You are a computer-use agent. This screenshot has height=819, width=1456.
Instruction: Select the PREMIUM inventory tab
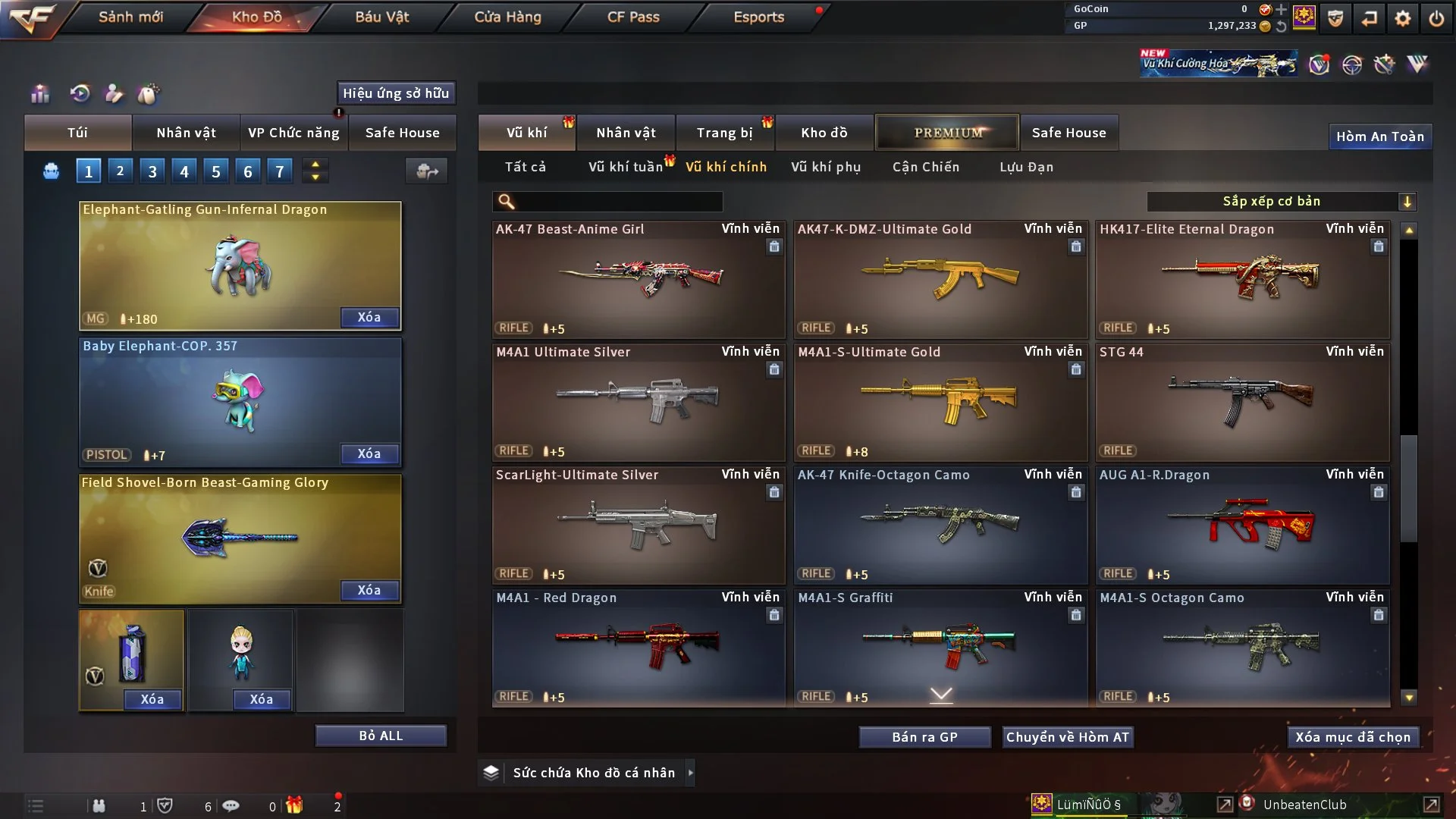(x=947, y=133)
